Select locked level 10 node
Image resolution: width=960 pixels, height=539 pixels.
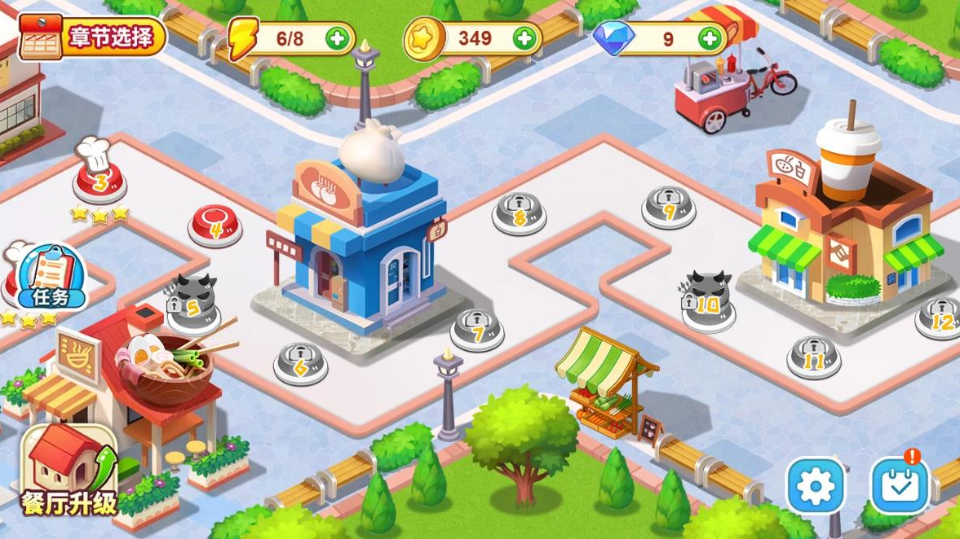click(x=709, y=302)
